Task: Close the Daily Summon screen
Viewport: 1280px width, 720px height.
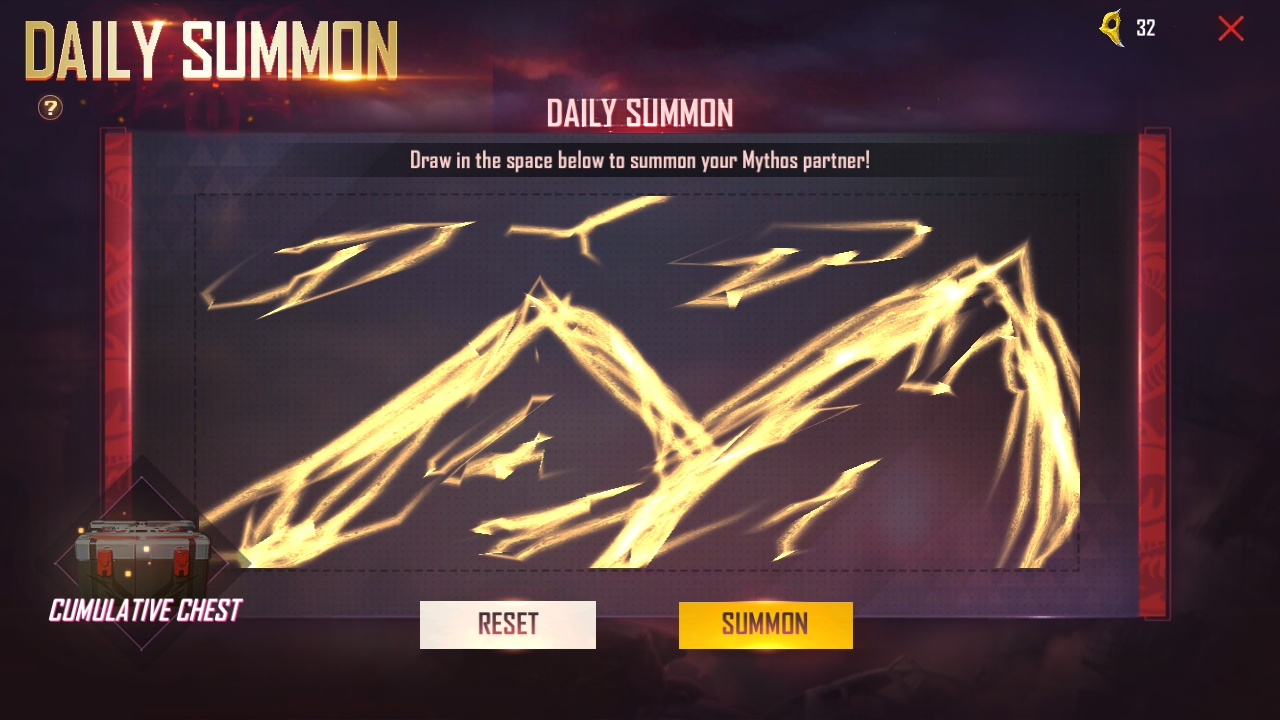Action: tap(1230, 29)
